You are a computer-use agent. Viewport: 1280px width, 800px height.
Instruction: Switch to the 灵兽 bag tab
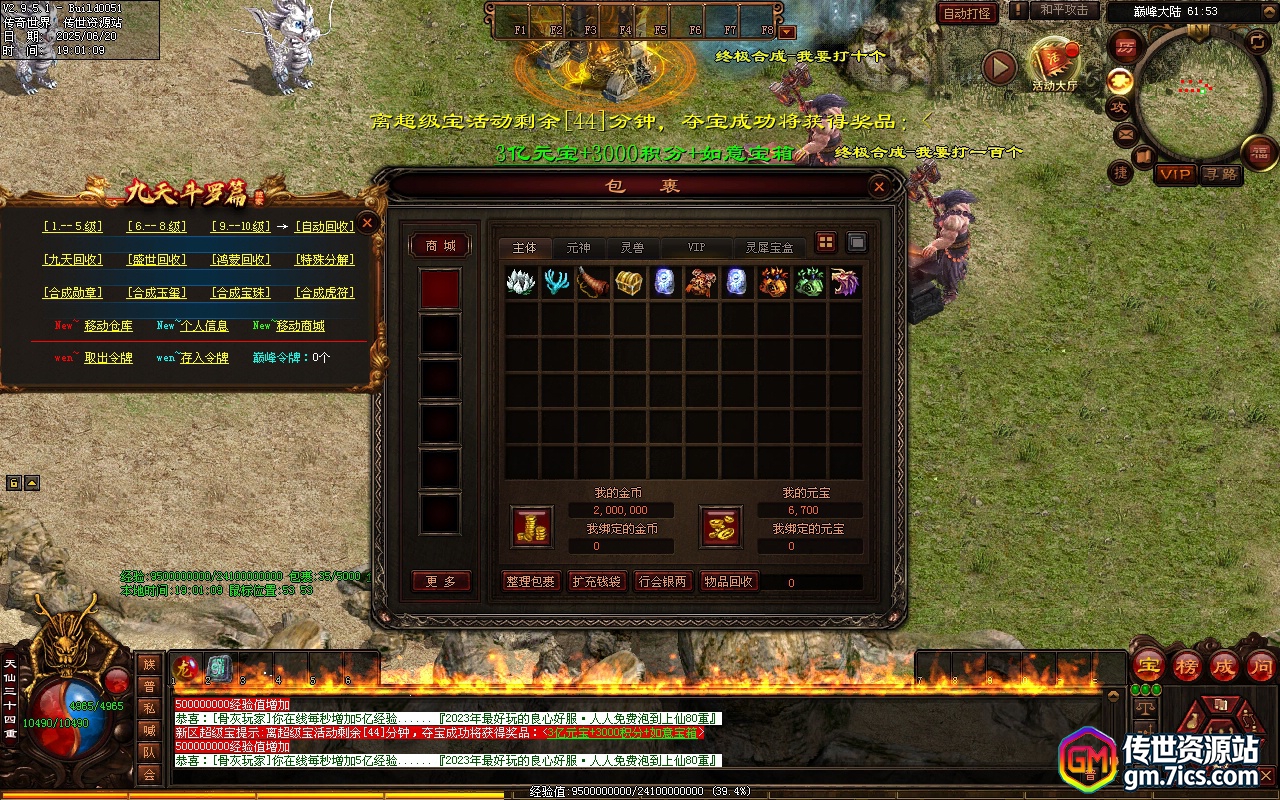pos(632,247)
